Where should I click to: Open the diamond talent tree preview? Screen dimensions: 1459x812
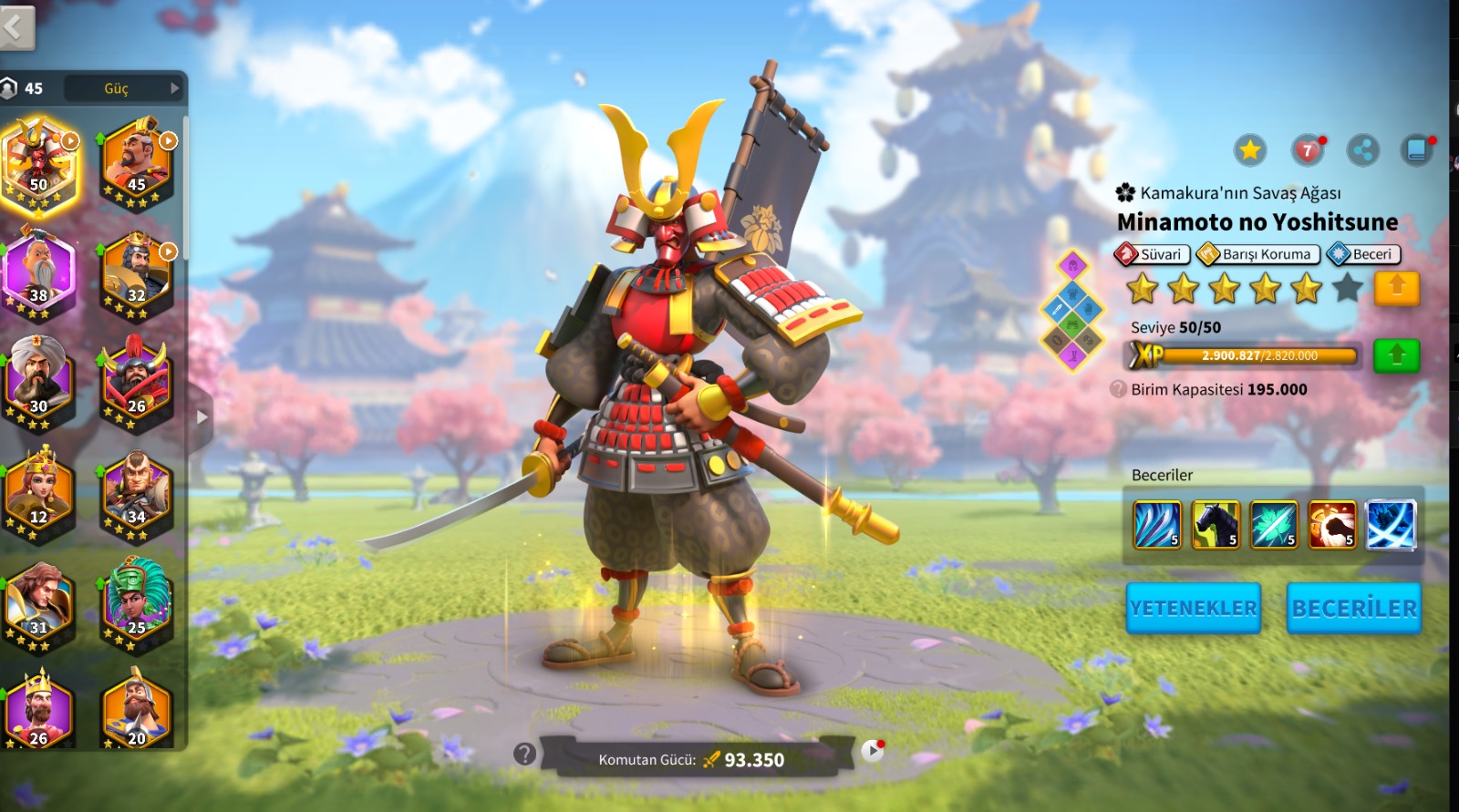[1073, 311]
